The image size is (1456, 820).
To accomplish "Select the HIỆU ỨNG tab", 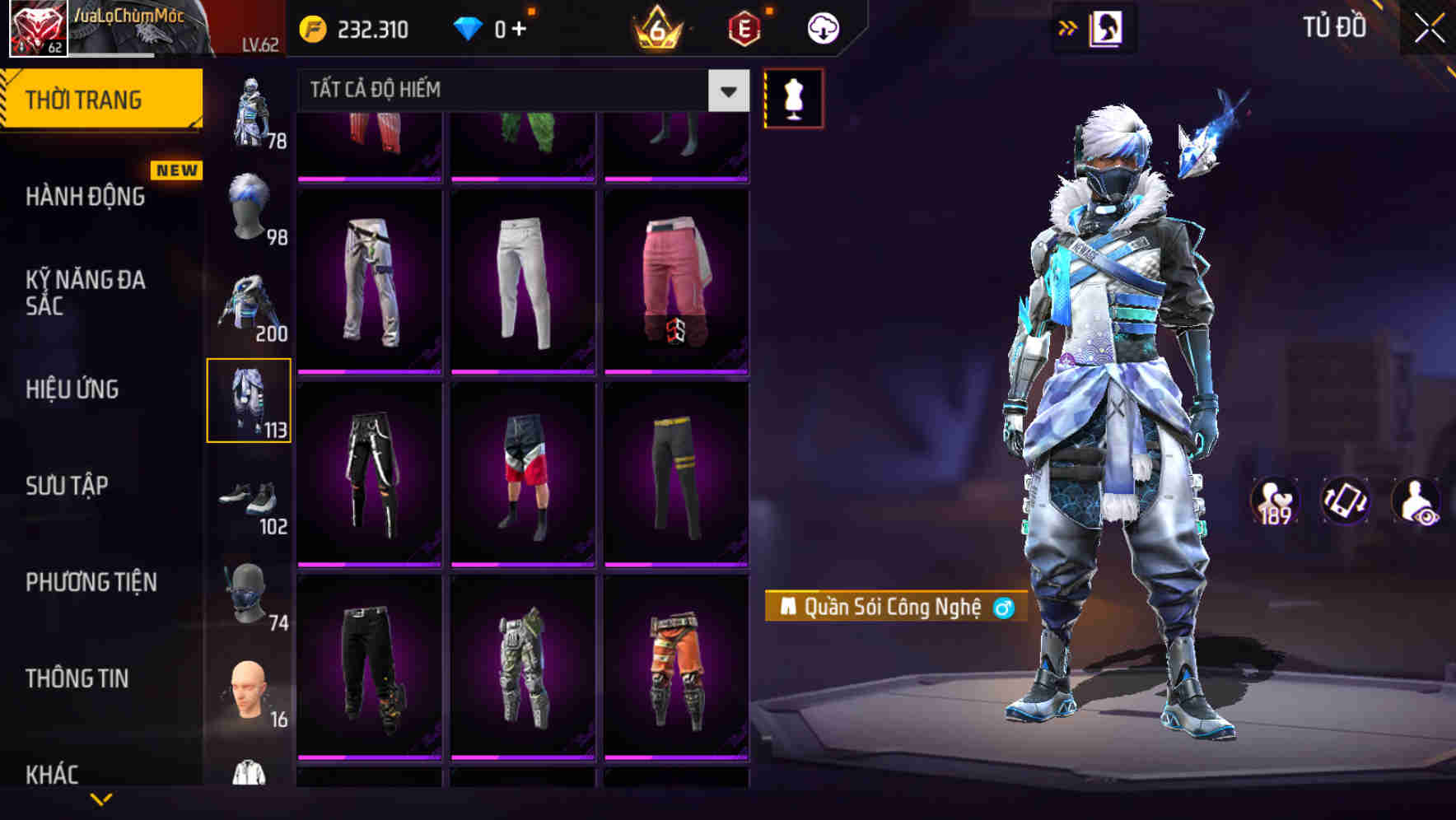I will (74, 390).
